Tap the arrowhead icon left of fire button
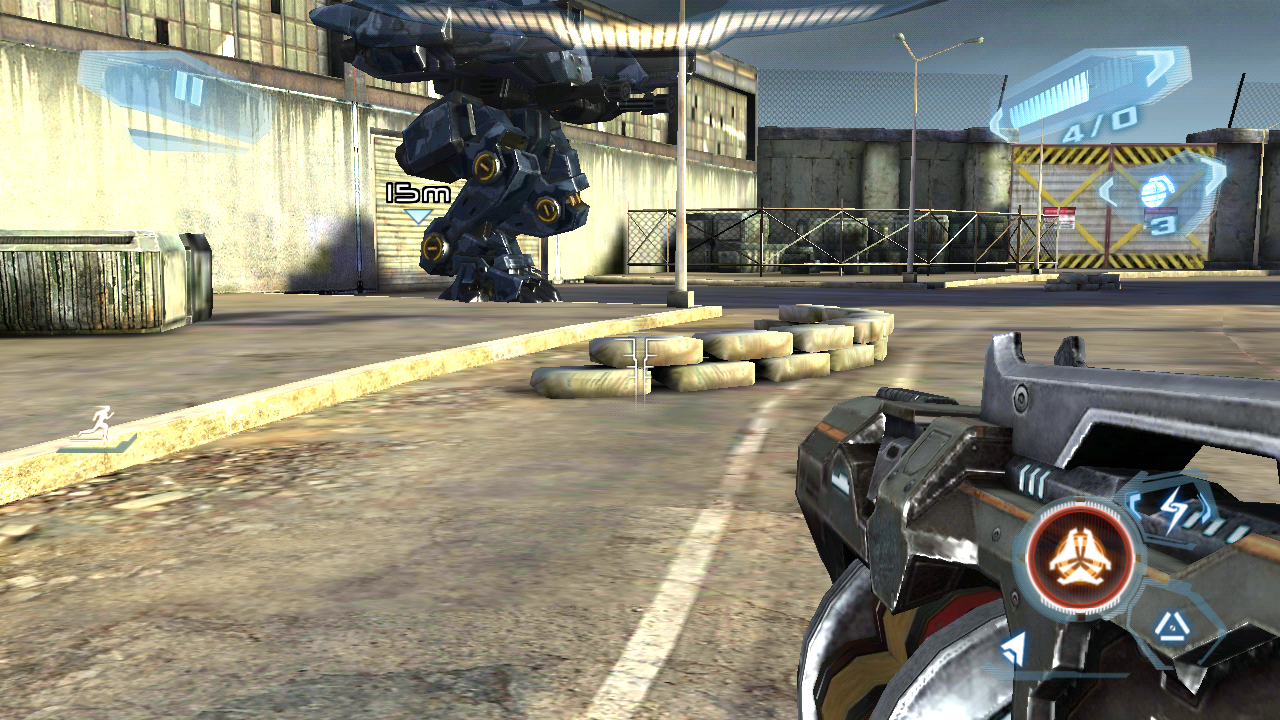 click(x=1014, y=650)
